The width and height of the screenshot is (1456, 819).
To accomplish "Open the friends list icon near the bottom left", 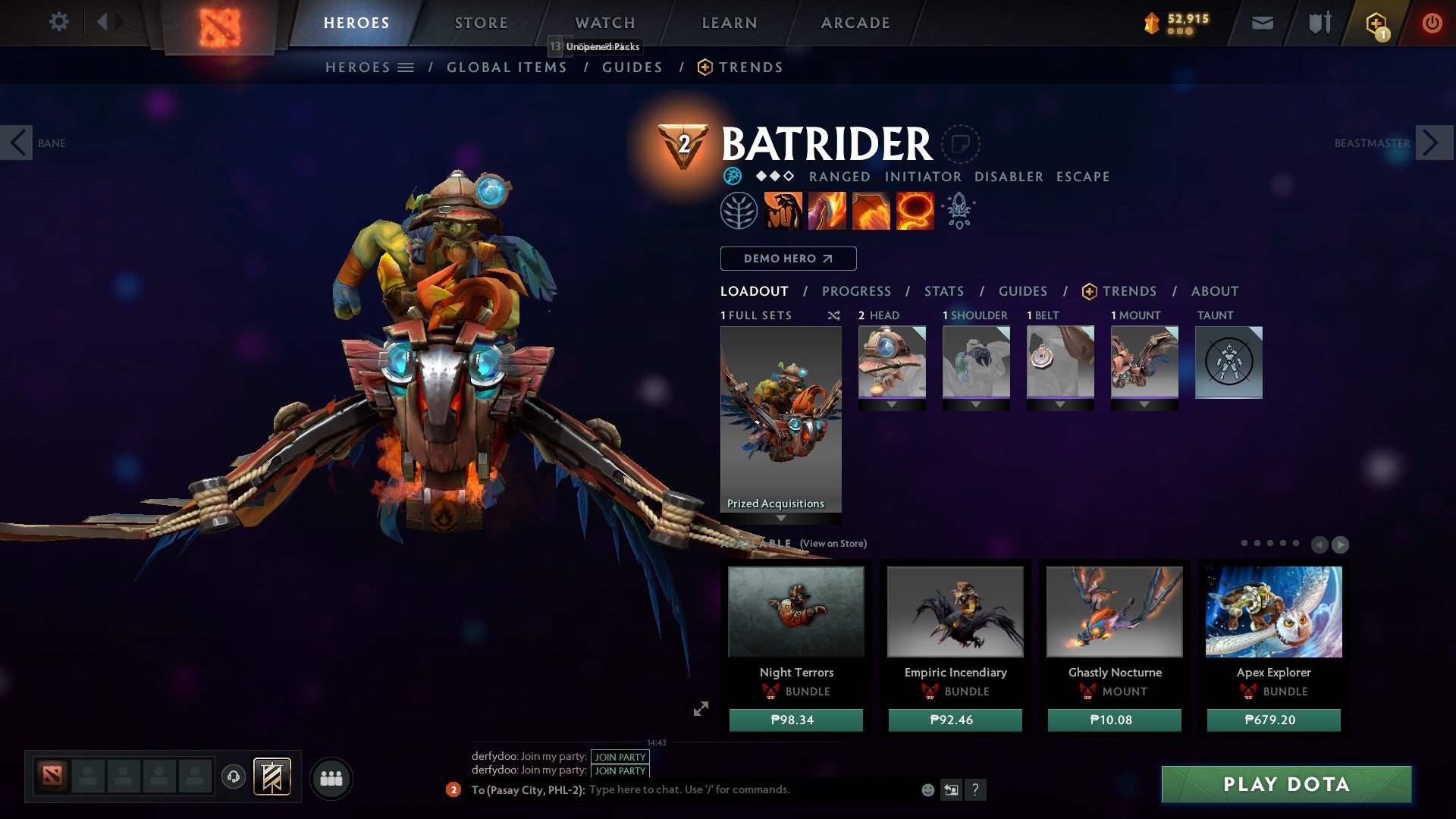I will pyautogui.click(x=331, y=777).
